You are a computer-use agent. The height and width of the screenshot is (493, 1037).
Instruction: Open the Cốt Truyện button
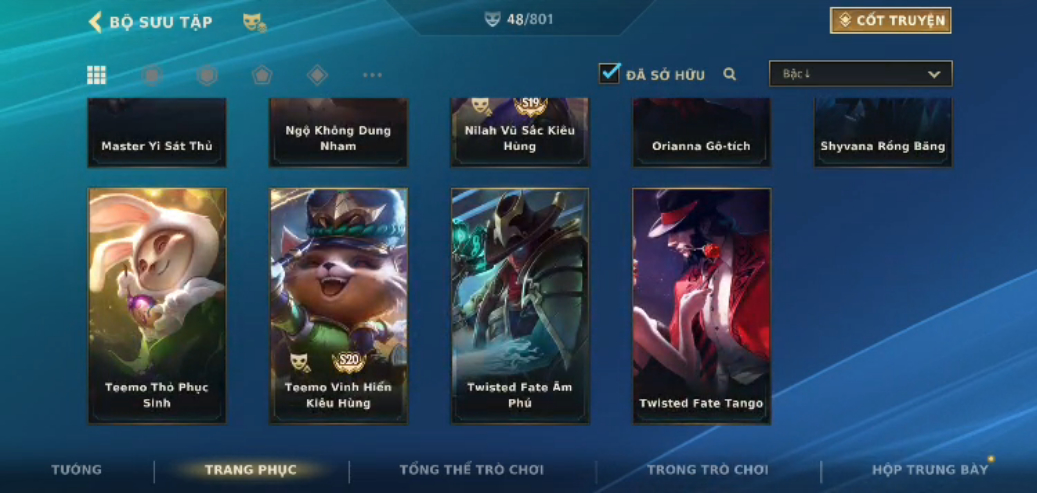[890, 20]
